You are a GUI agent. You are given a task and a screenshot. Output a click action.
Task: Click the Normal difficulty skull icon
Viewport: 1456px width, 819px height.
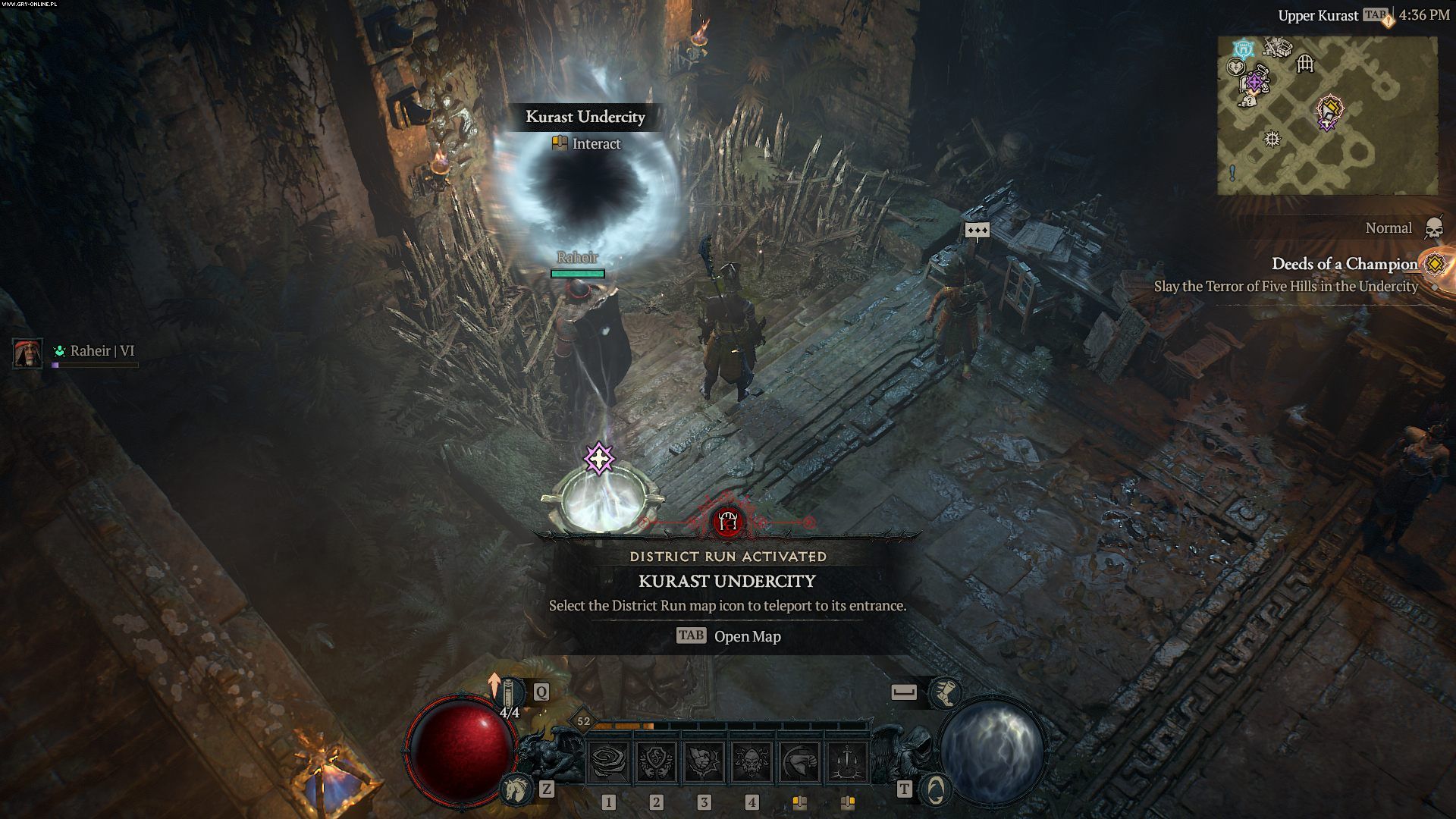(1433, 228)
